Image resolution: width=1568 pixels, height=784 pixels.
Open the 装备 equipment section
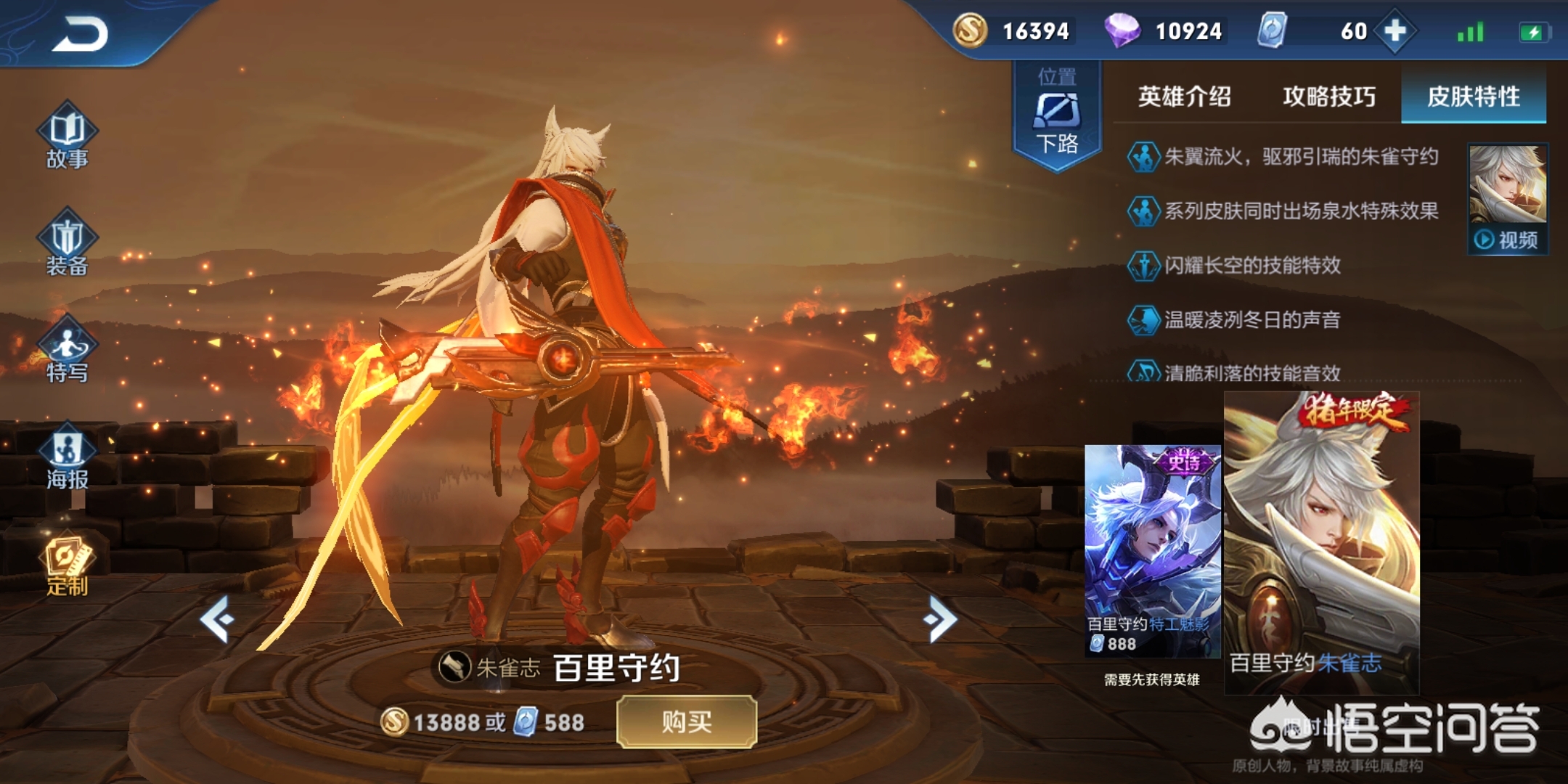click(x=68, y=244)
